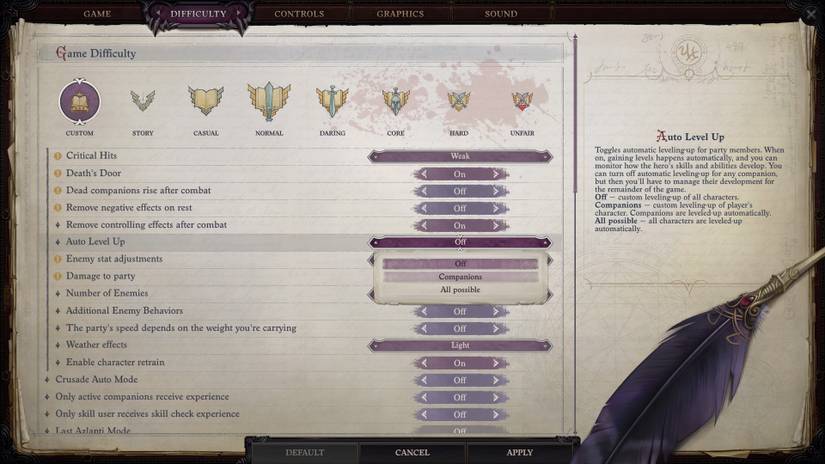Select the Story difficulty preset
Screen dimensions: 825x464
click(x=143, y=102)
